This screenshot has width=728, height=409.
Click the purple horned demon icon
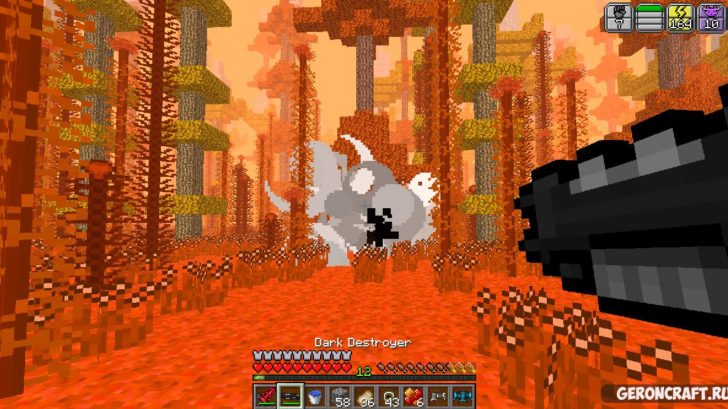tap(712, 15)
